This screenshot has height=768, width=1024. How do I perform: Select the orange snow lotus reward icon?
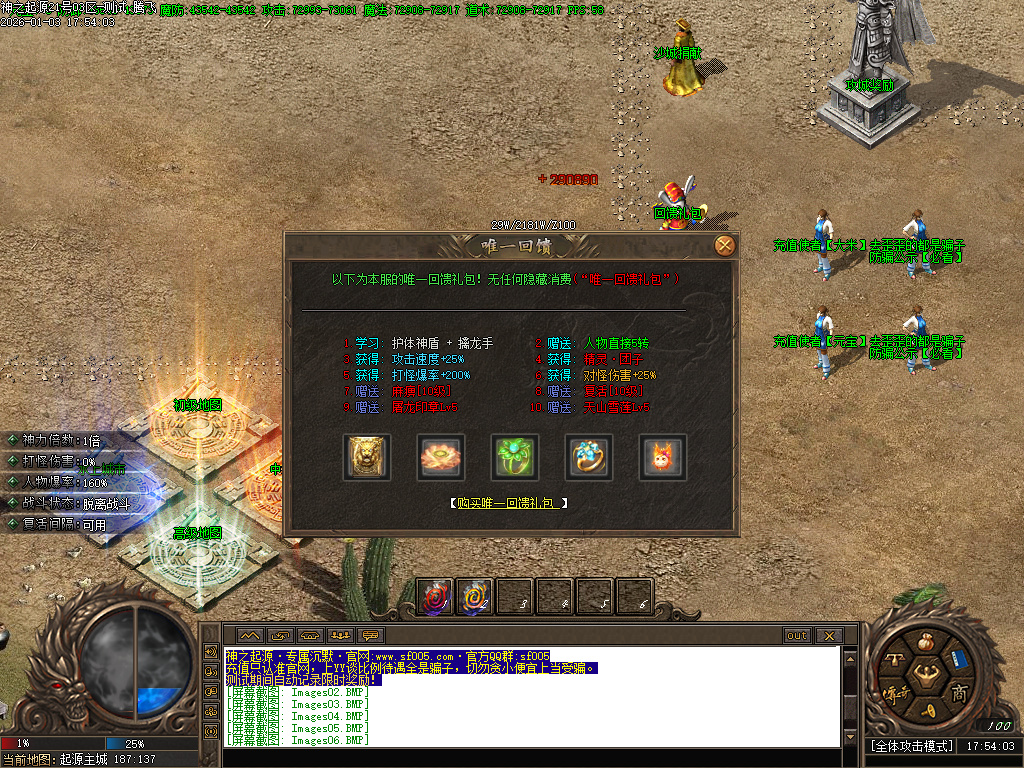(x=440, y=457)
